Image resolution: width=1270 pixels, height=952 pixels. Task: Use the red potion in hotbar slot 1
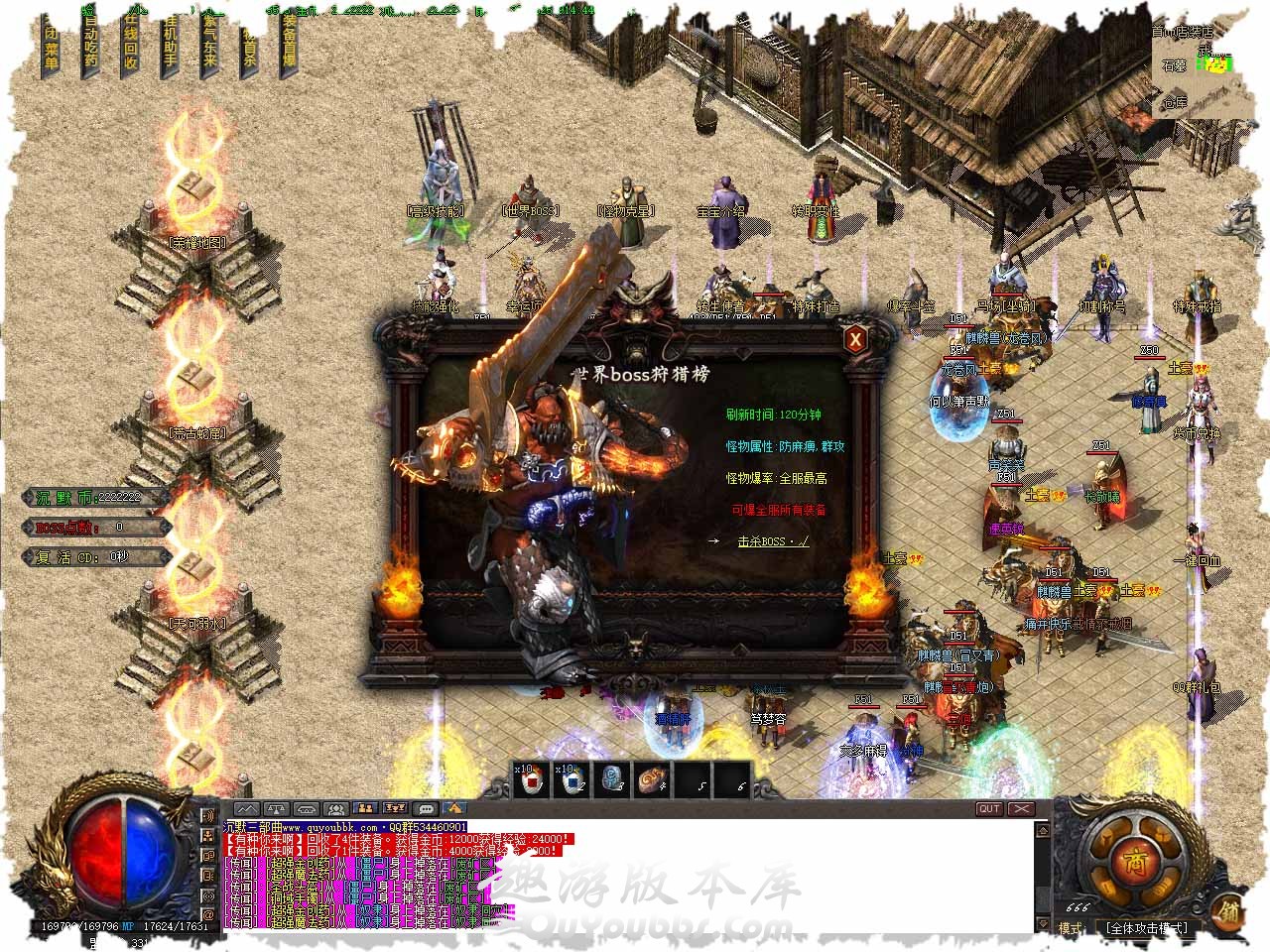coord(531,779)
